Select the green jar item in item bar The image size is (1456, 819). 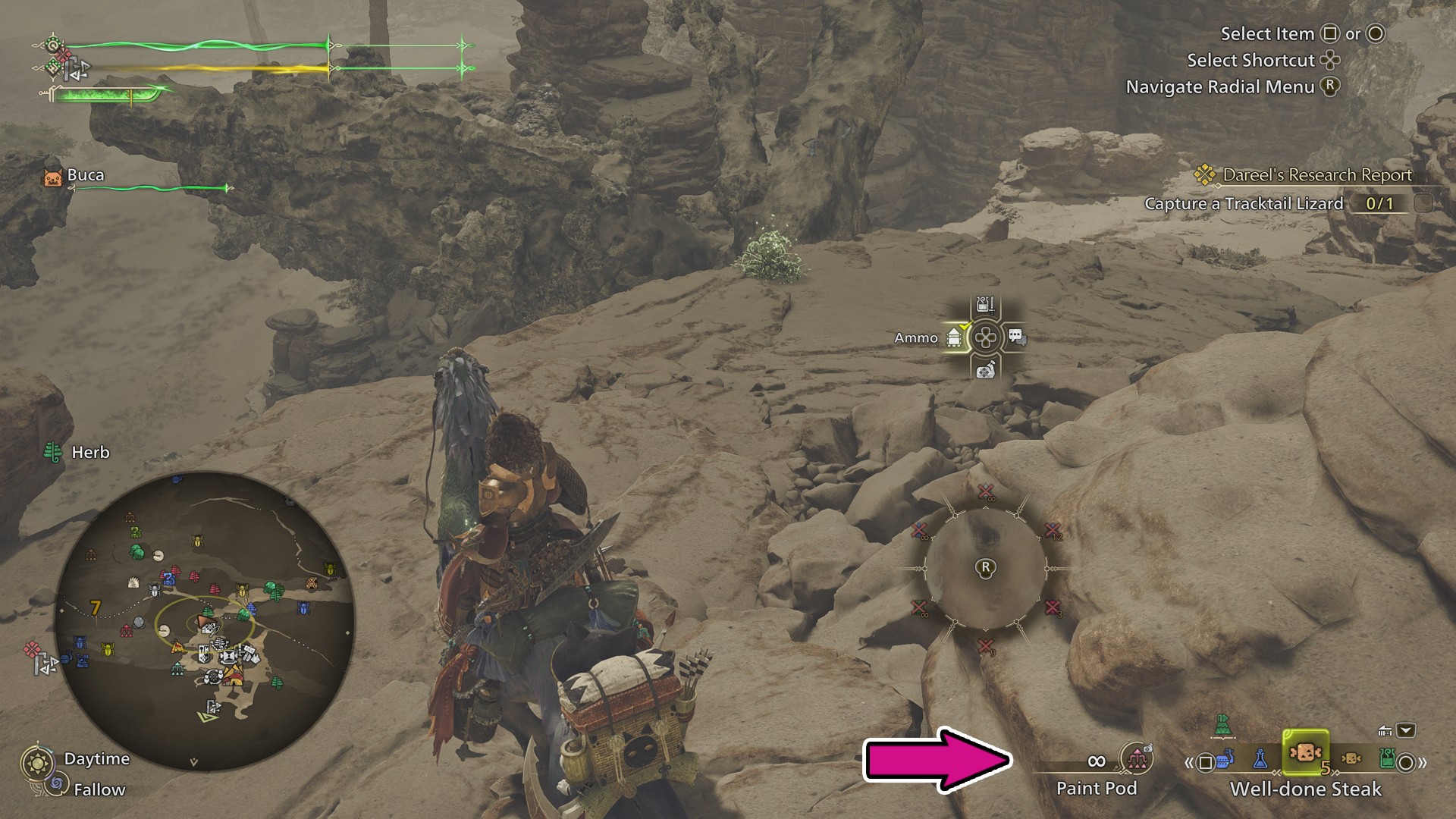[1386, 758]
